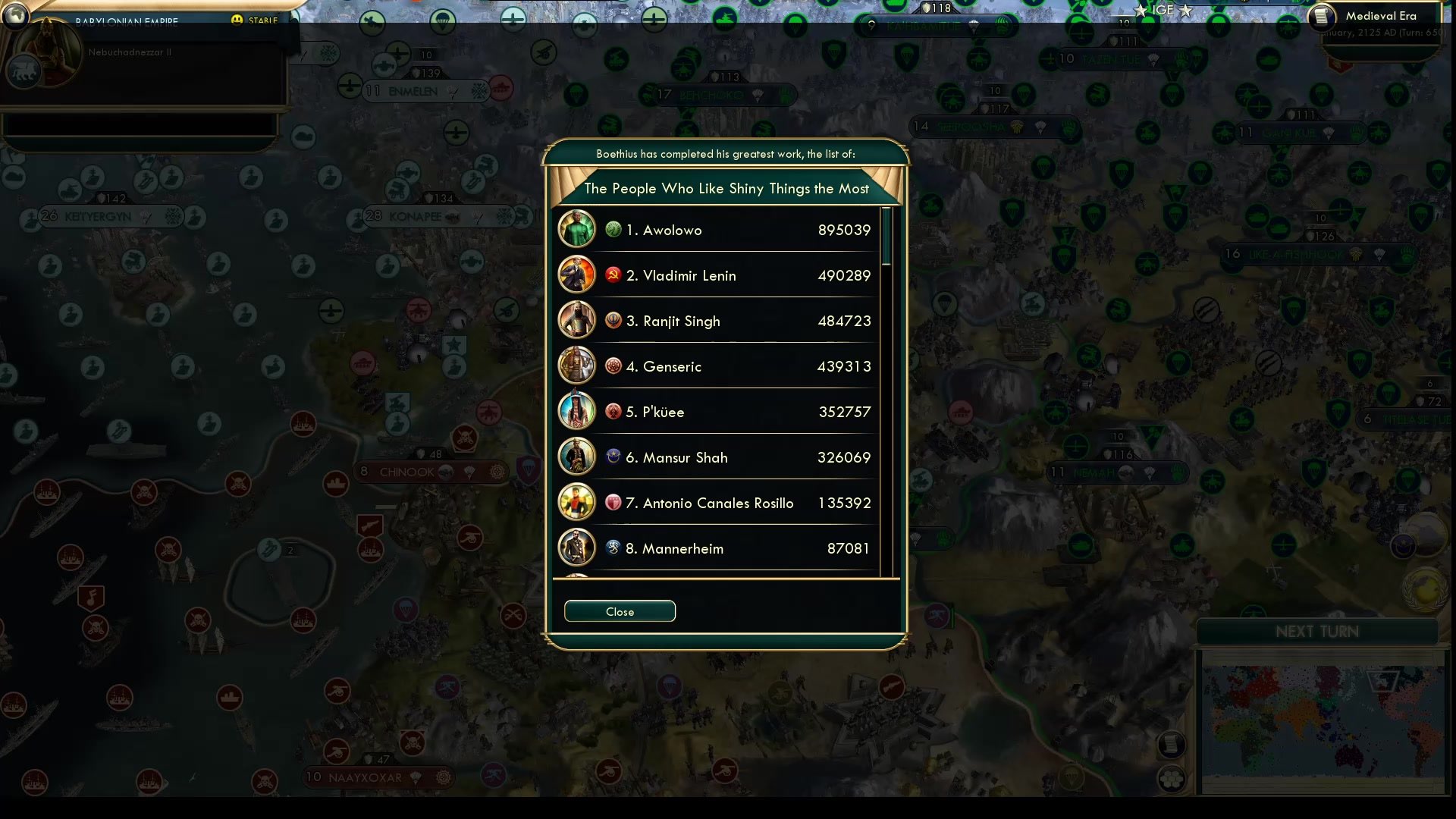
Task: Click Genseric's leader portrait
Action: 576,366
